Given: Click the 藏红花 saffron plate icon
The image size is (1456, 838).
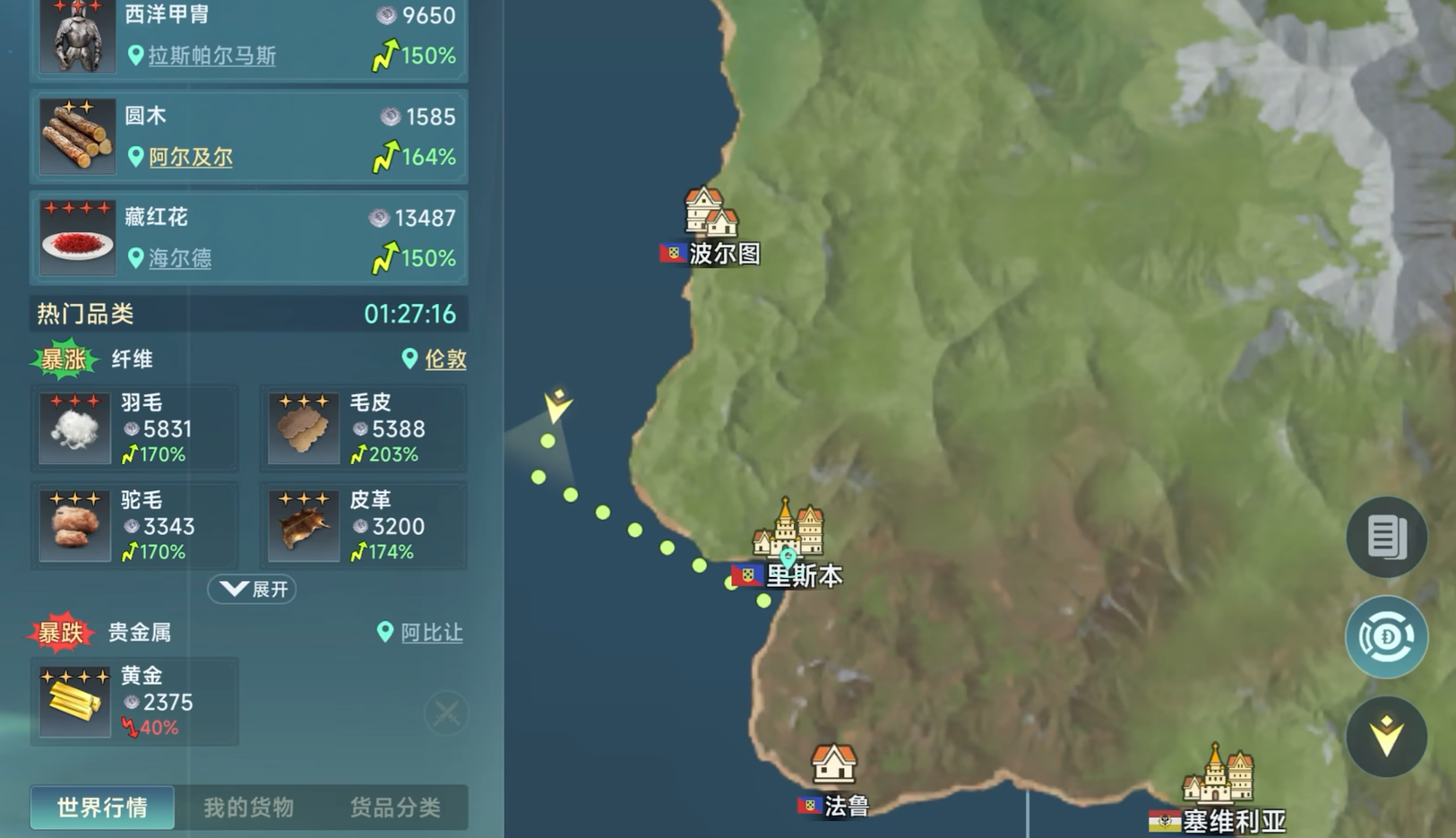Looking at the screenshot, I should (75, 238).
